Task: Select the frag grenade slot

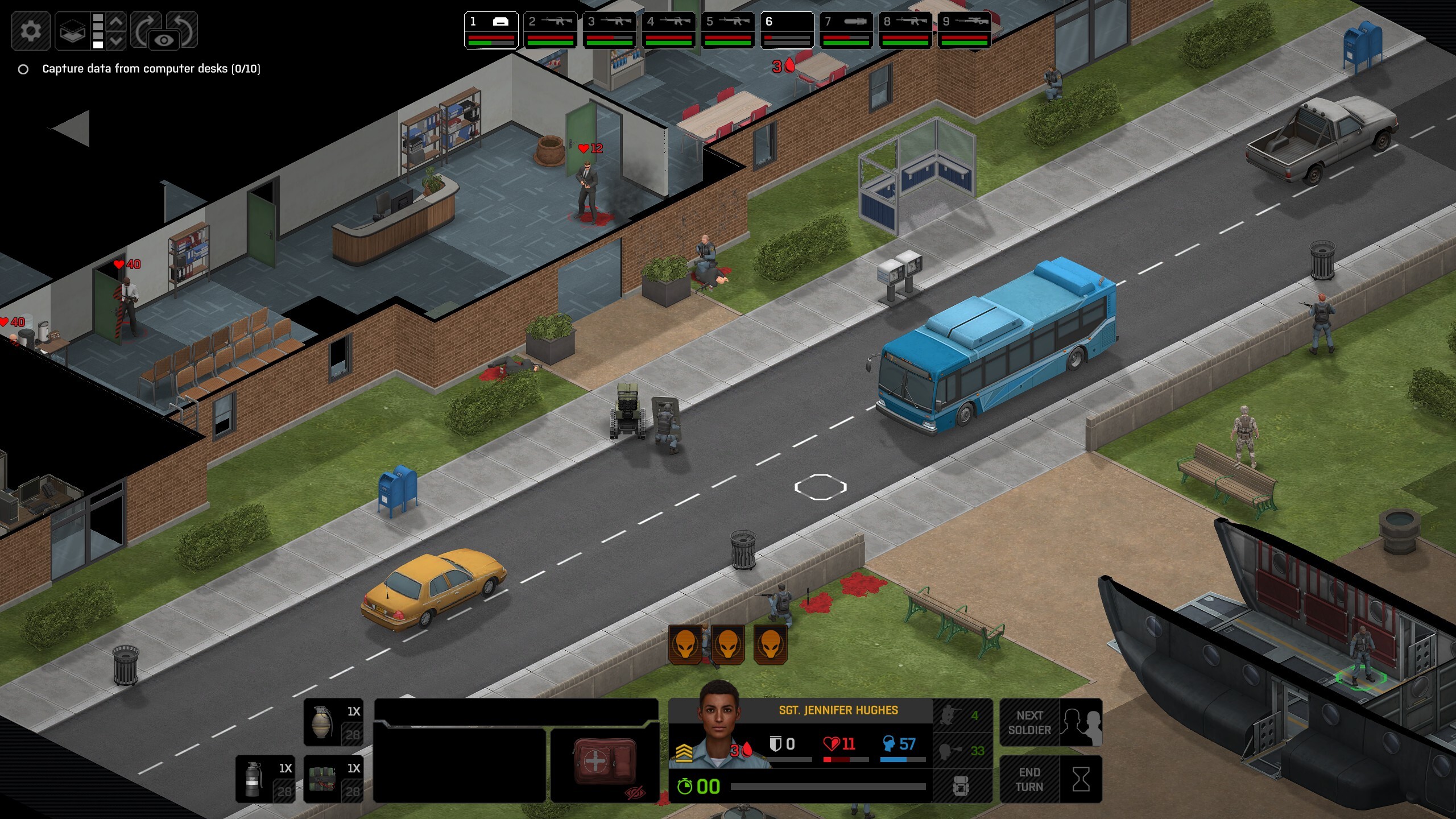Action: (334, 722)
